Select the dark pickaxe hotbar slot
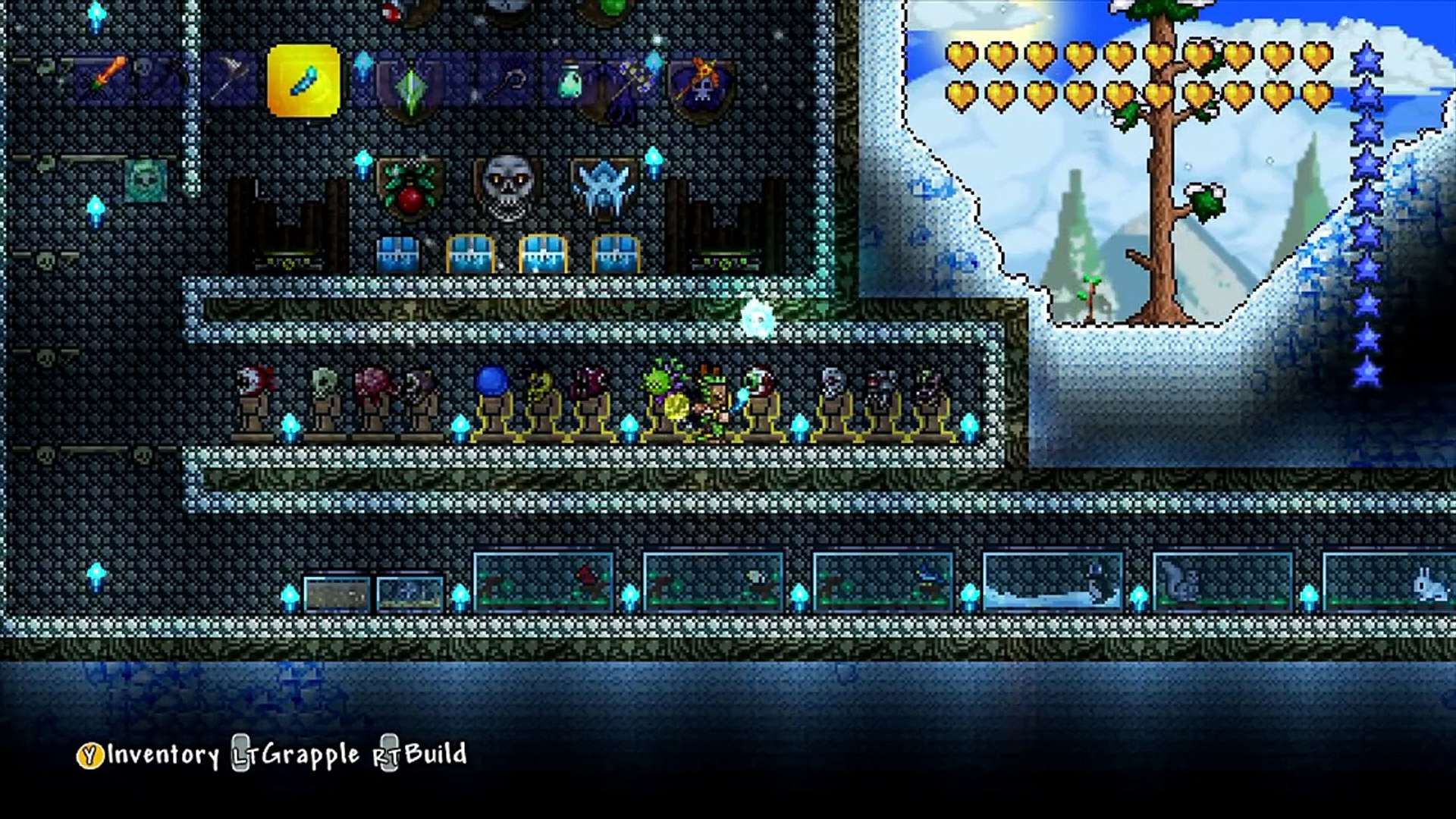The image size is (1456, 819). click(162, 79)
